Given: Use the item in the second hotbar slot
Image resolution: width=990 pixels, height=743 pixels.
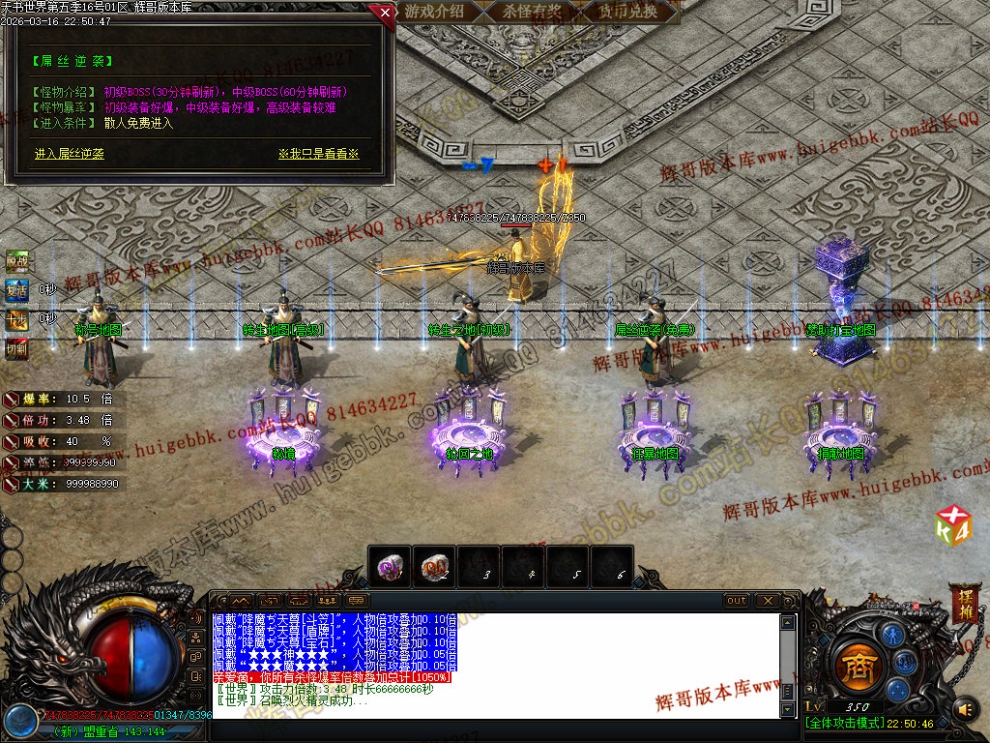Looking at the screenshot, I should click(434, 567).
